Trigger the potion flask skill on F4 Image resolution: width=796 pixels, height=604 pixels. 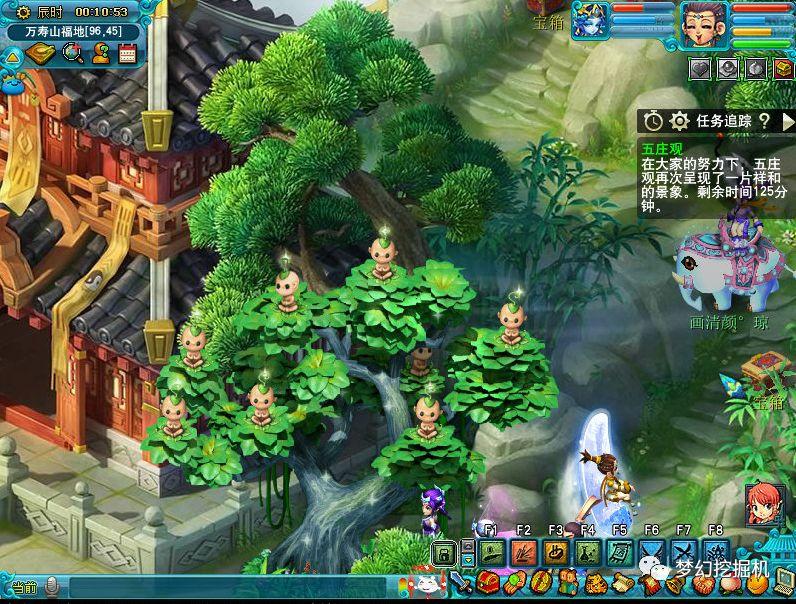click(588, 552)
